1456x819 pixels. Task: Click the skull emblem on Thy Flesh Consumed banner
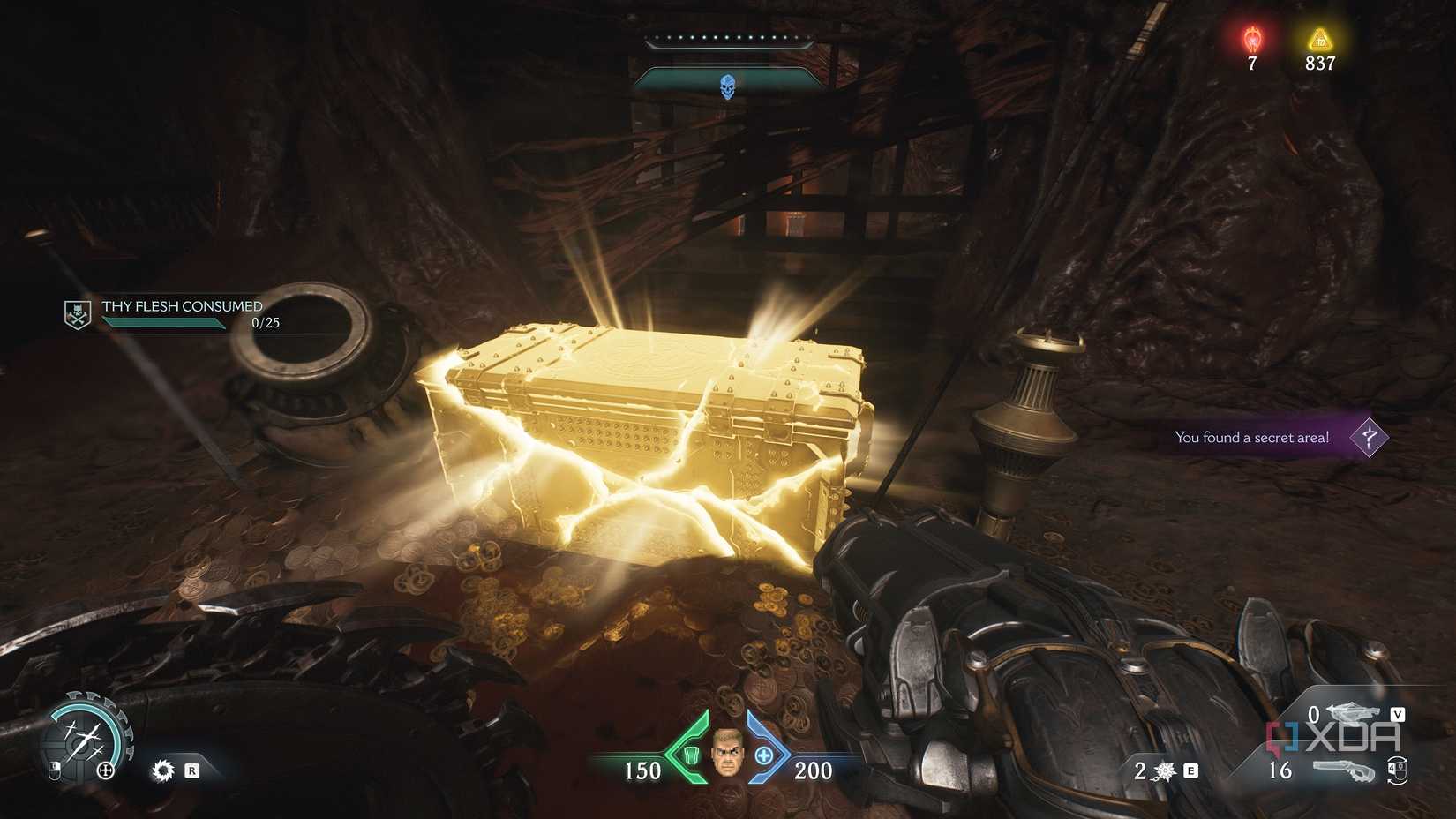76,313
